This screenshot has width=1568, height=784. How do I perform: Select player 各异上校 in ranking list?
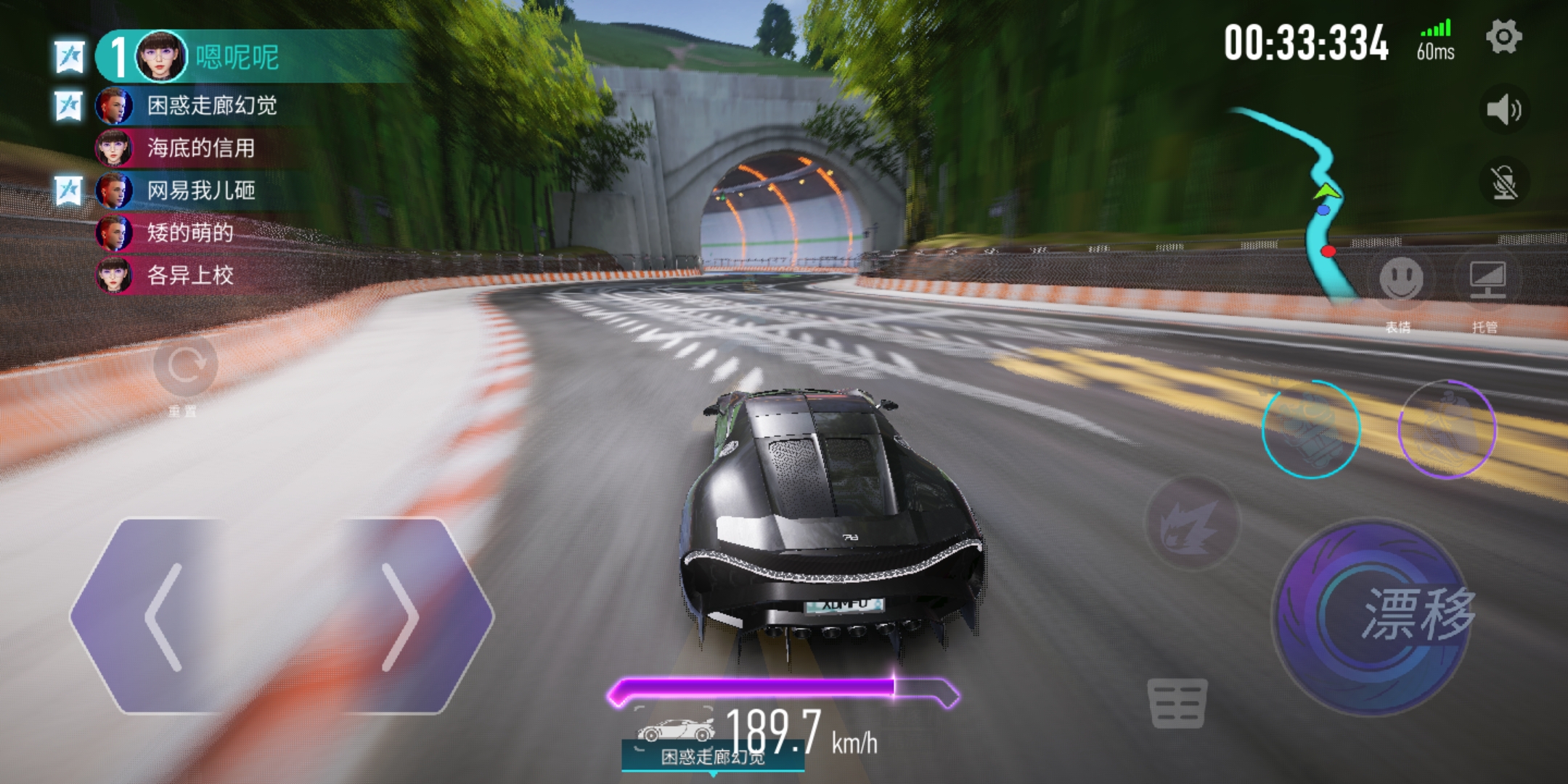[189, 275]
